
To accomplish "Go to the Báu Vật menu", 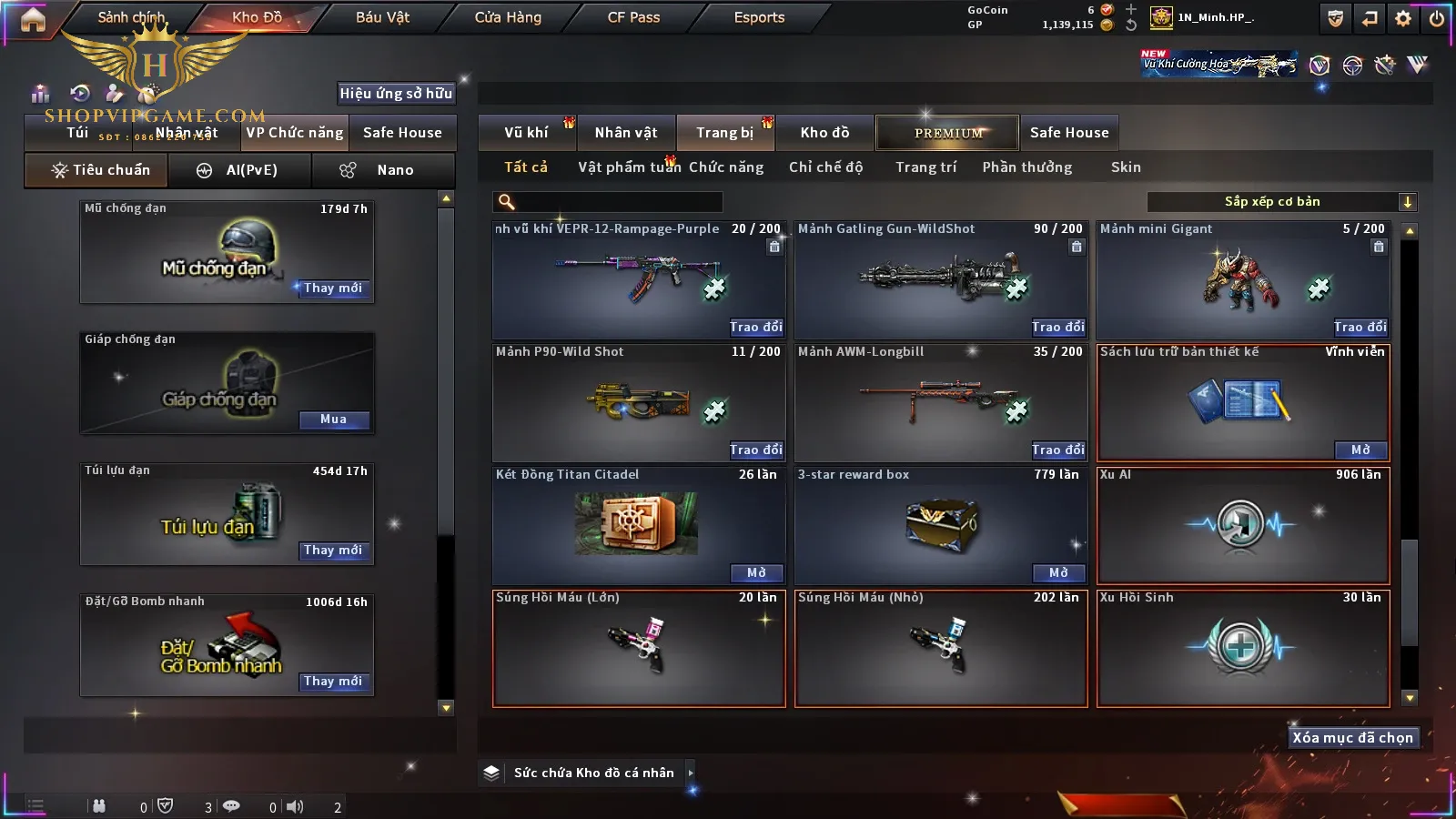I will (x=382, y=17).
